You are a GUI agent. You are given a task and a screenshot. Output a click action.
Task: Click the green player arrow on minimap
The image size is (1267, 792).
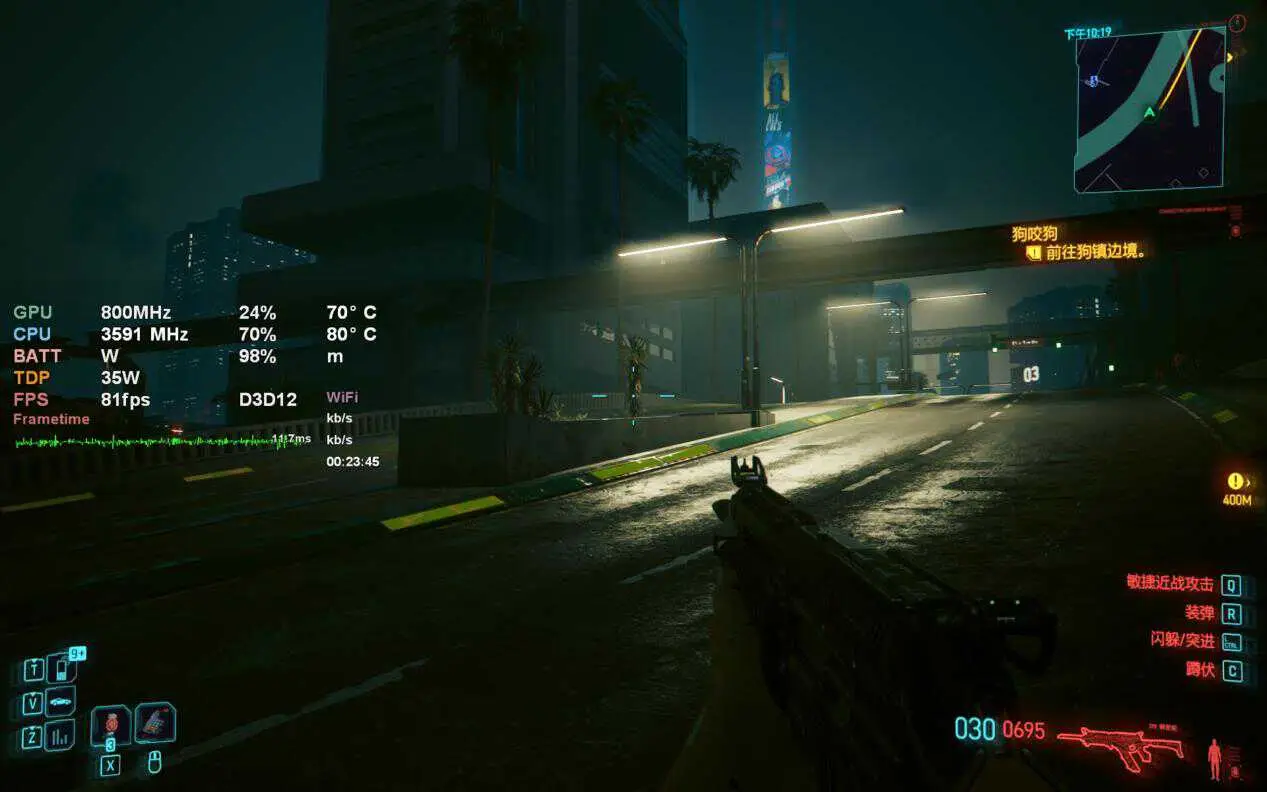point(1149,112)
